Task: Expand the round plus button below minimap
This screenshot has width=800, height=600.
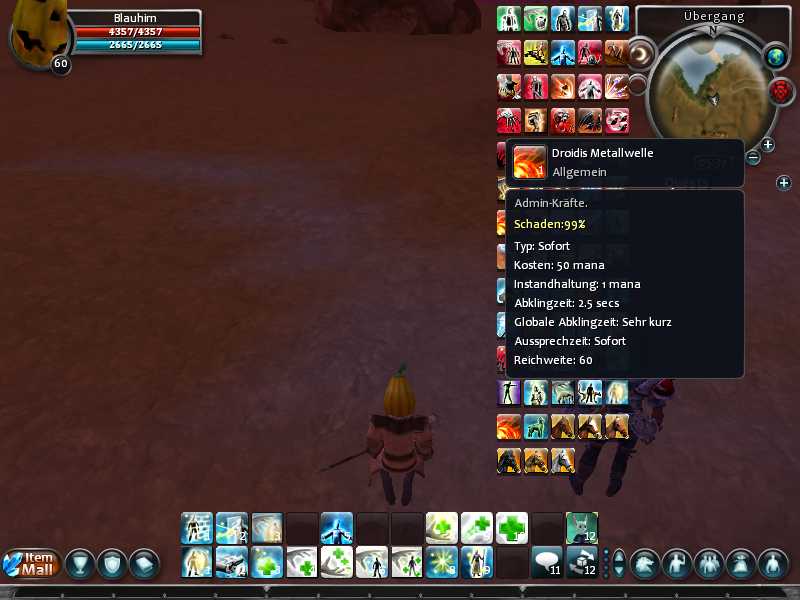Action: (784, 183)
